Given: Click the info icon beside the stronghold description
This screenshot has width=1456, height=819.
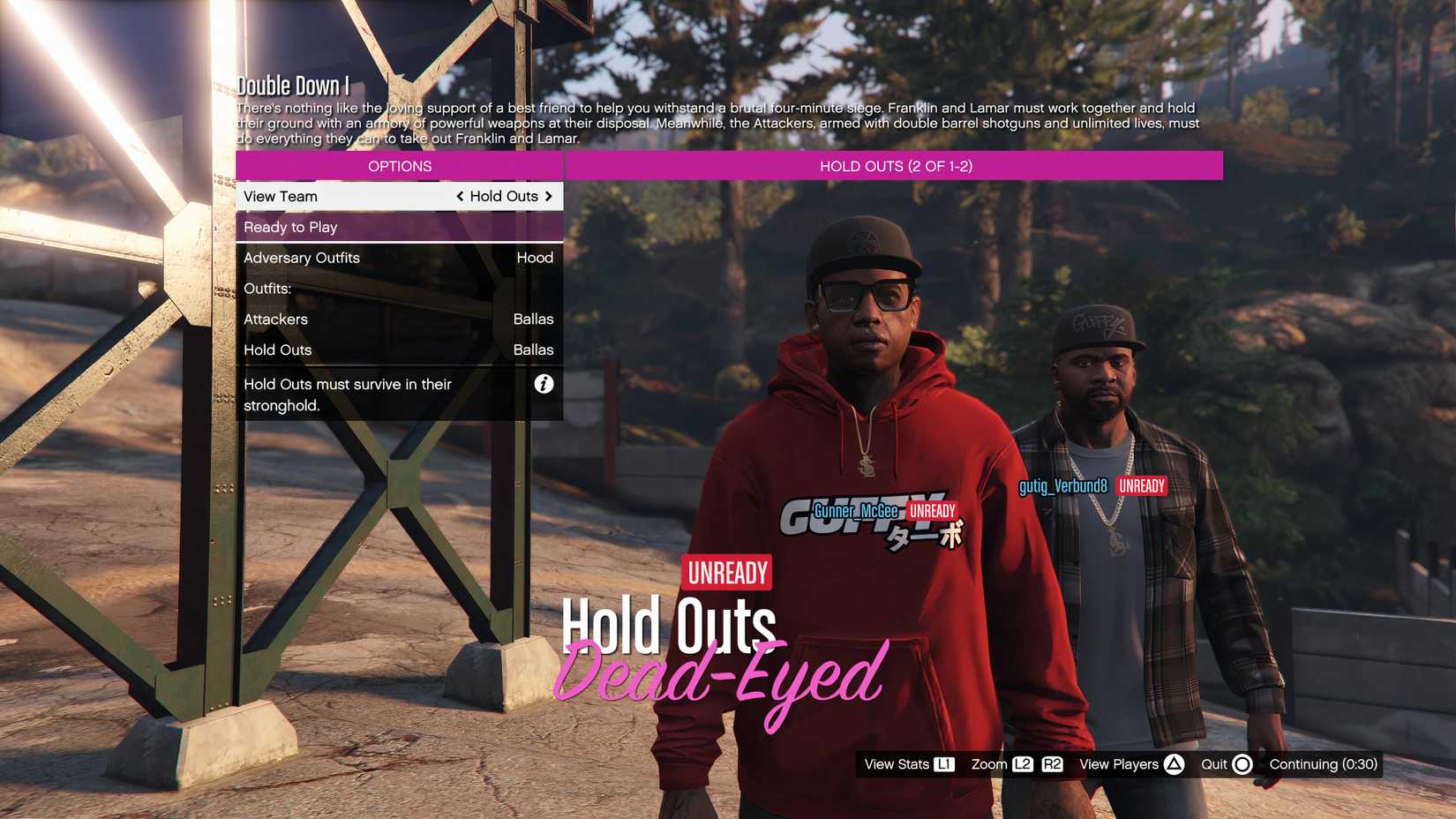Looking at the screenshot, I should coord(544,384).
